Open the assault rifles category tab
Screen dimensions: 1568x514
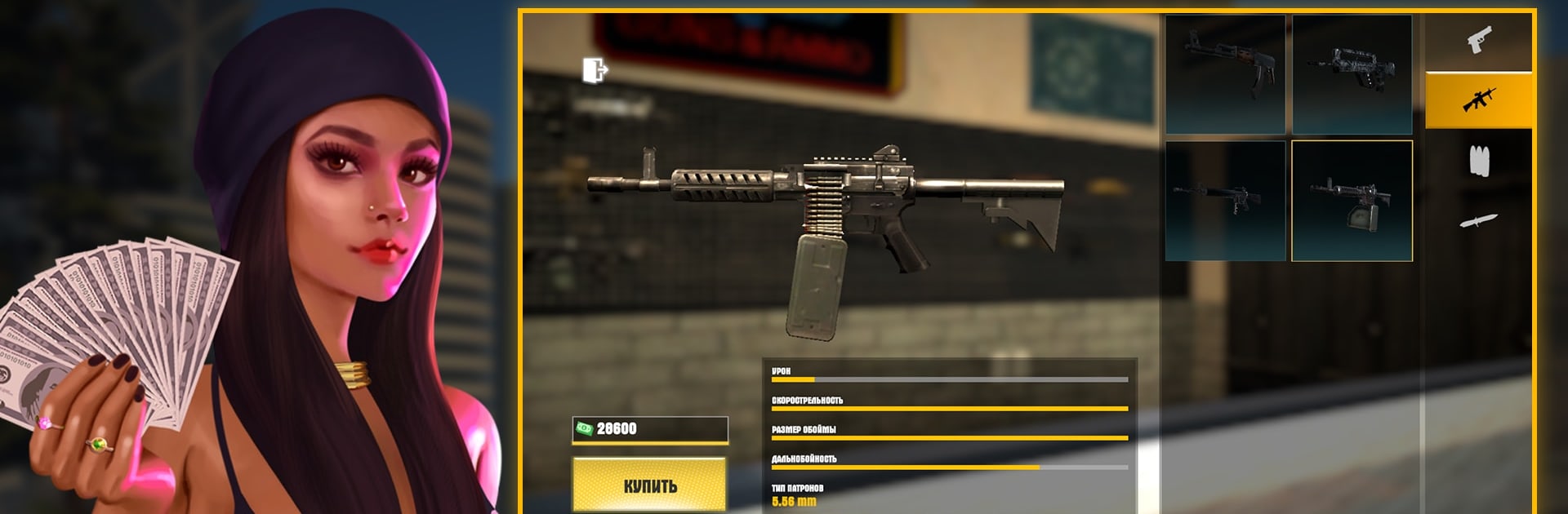pos(1478,100)
